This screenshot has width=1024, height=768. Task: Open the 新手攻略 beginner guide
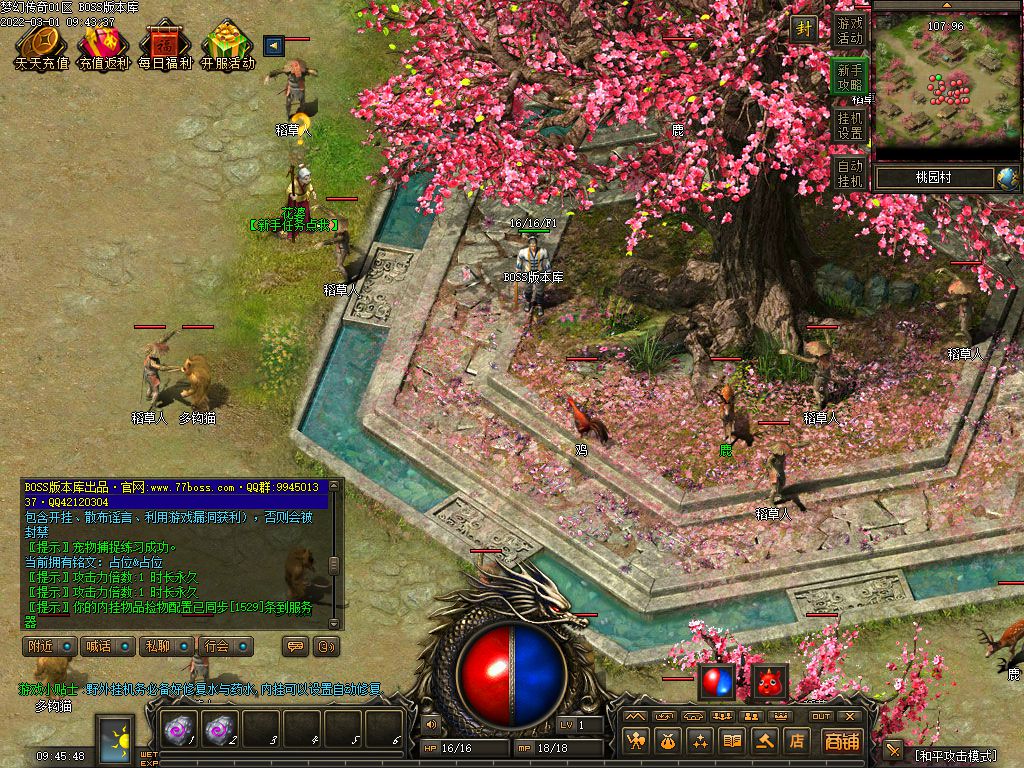[x=850, y=77]
